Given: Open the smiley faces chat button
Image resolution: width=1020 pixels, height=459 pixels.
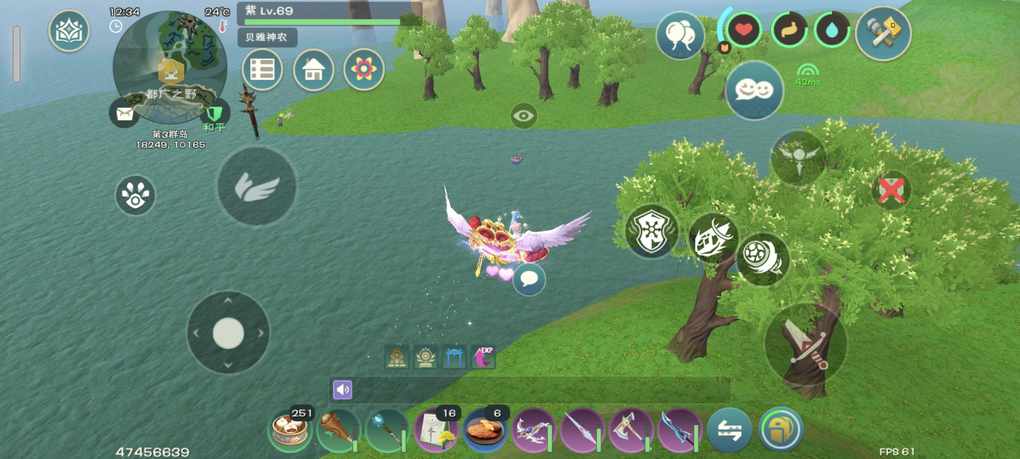Looking at the screenshot, I should tap(754, 90).
